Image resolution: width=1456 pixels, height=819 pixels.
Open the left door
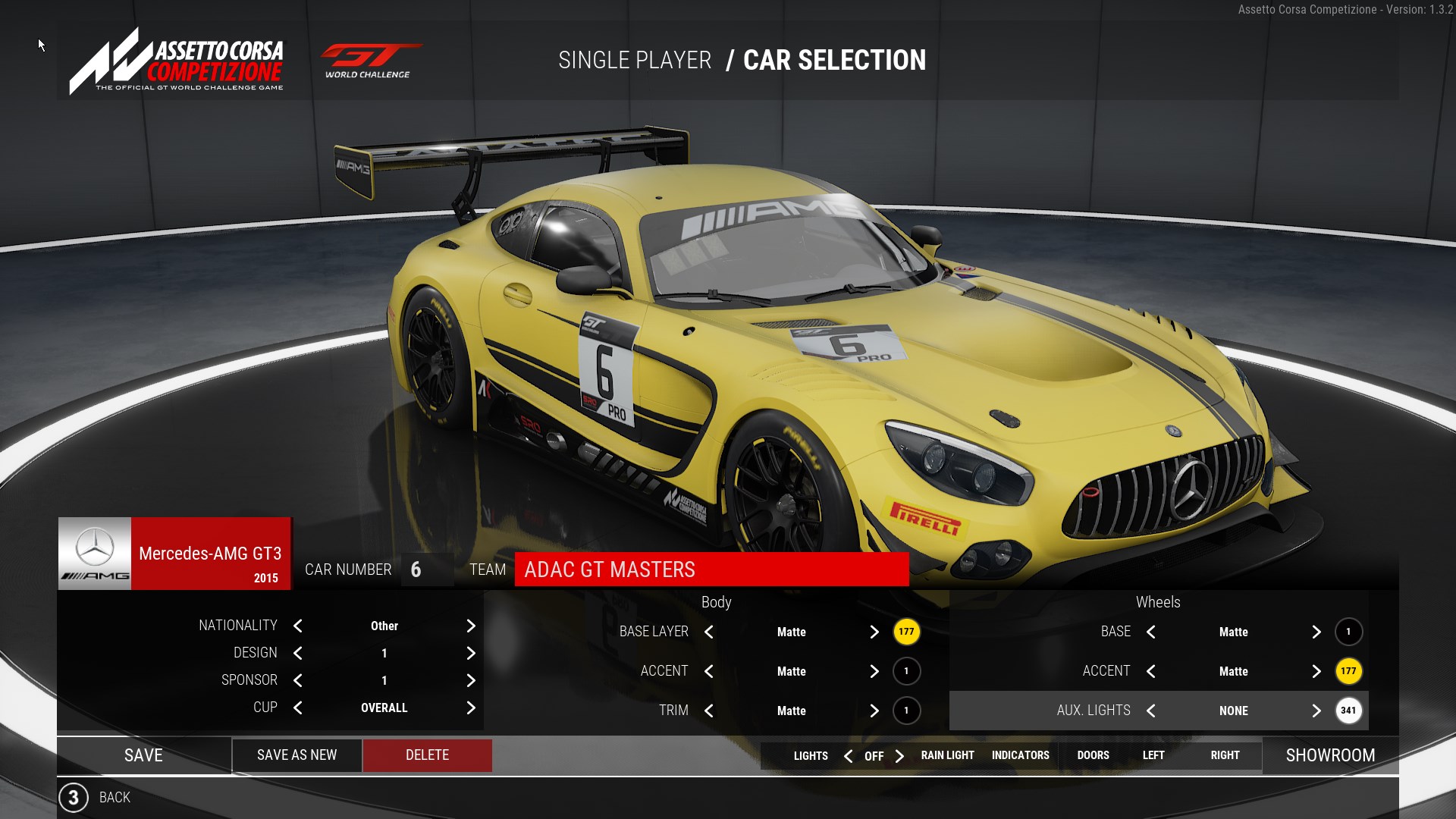point(1153,755)
